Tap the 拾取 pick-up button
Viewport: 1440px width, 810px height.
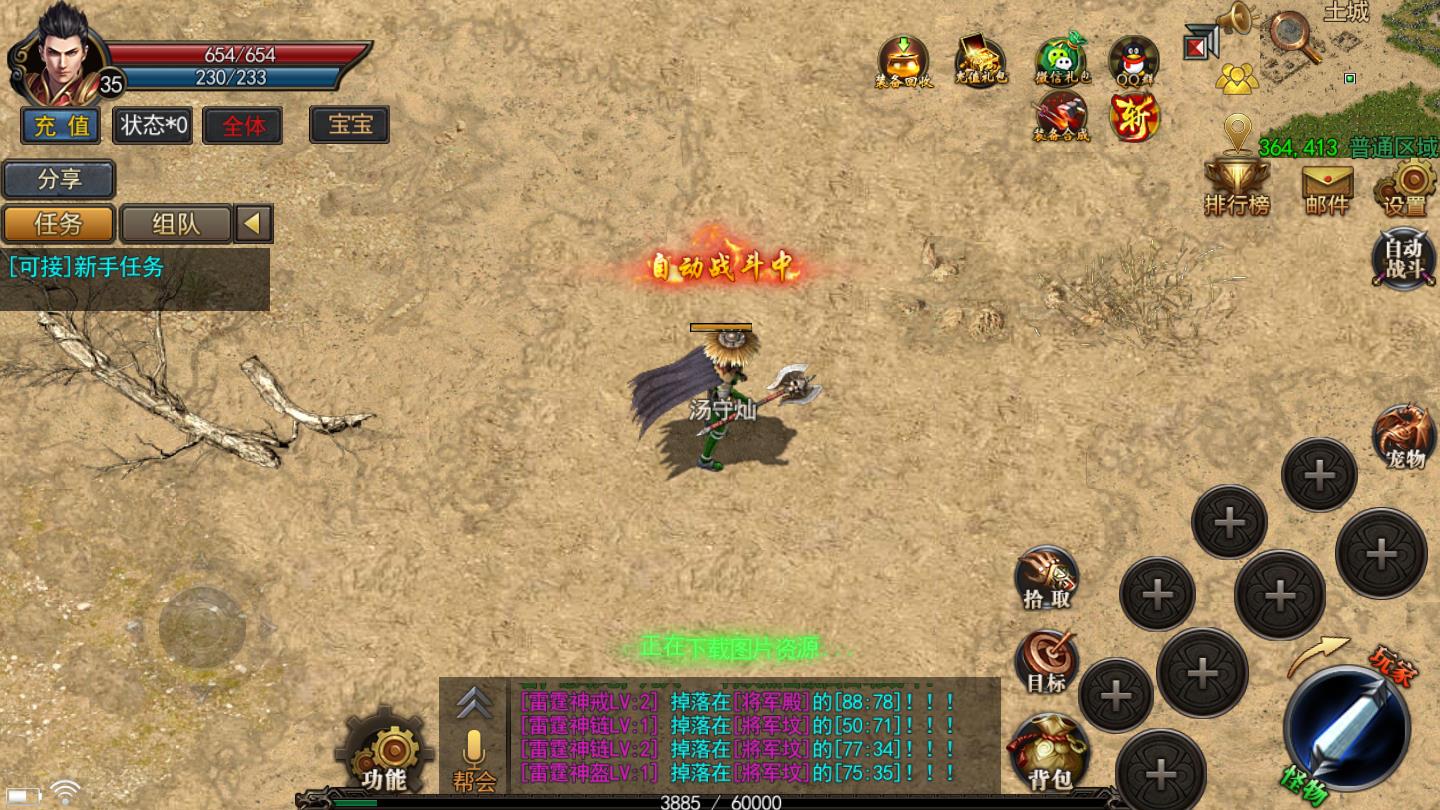tap(1047, 578)
